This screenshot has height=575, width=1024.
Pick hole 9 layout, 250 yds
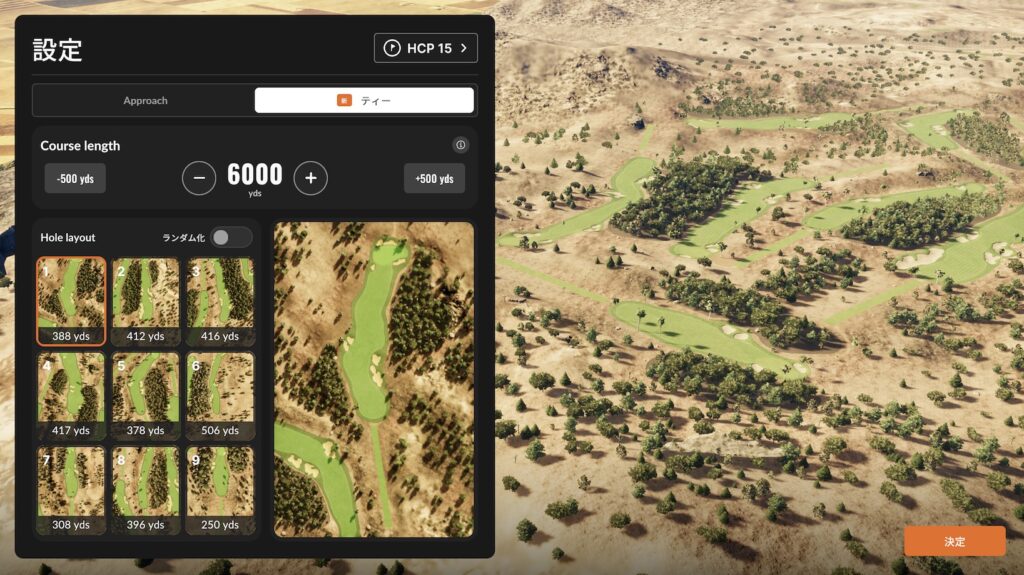[220, 490]
